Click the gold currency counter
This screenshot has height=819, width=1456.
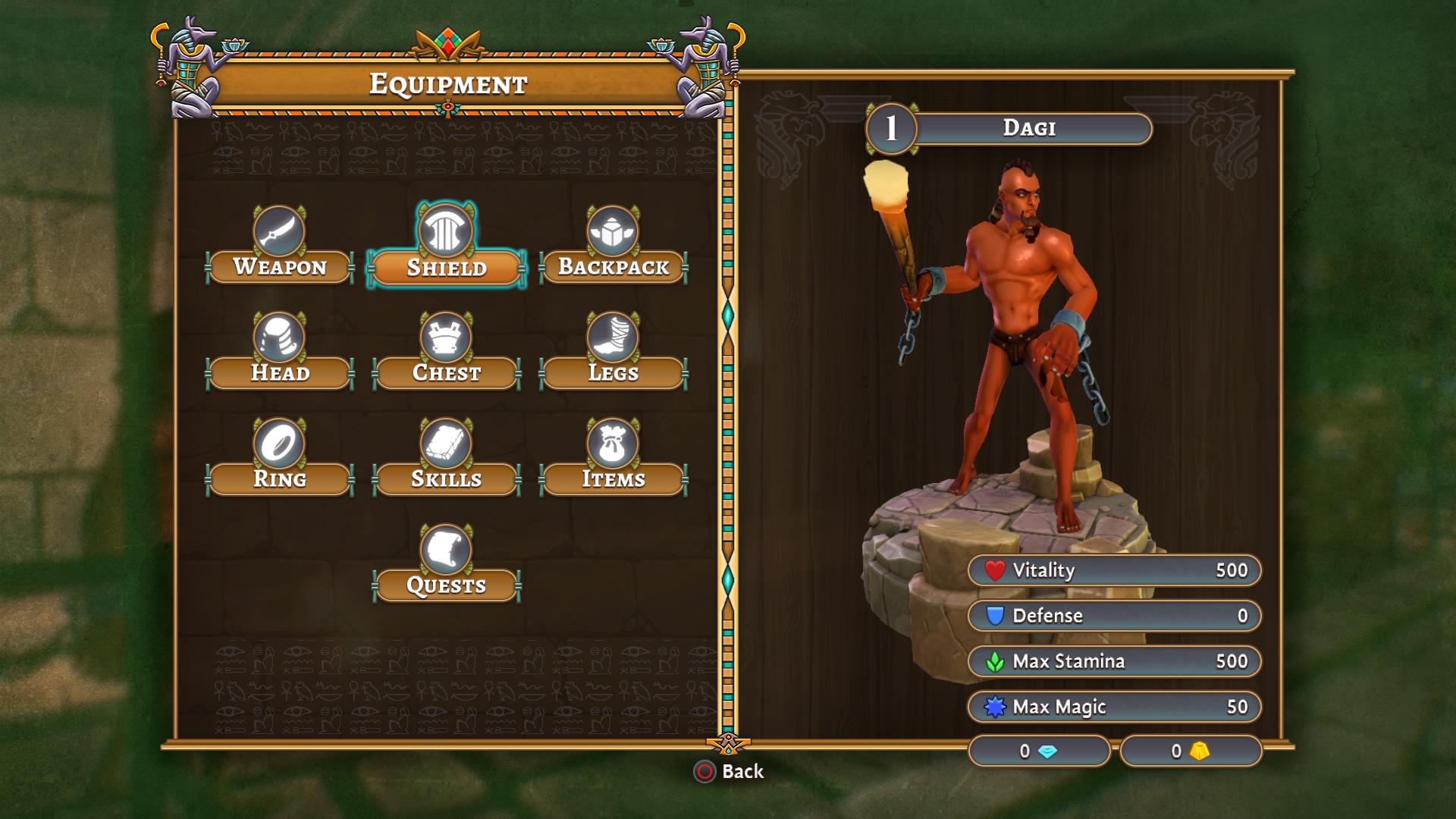tap(1191, 752)
